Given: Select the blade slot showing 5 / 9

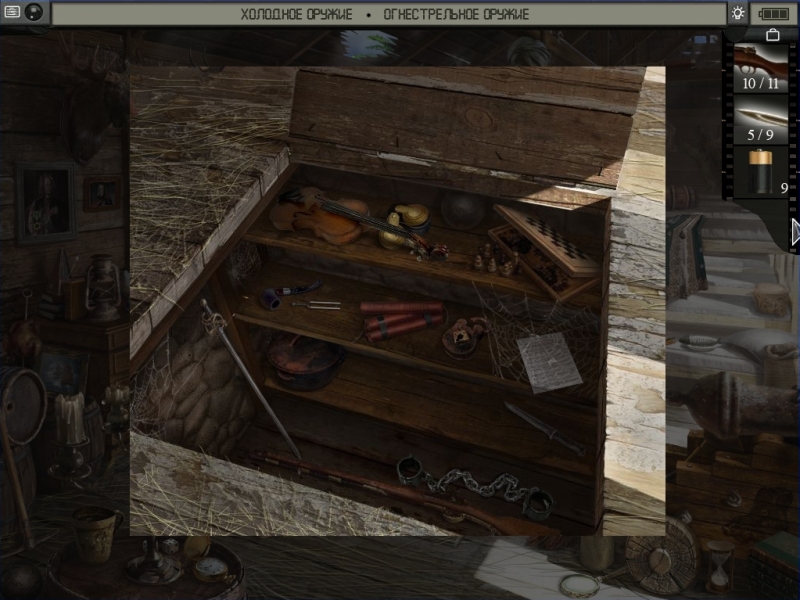Looking at the screenshot, I should (760, 119).
